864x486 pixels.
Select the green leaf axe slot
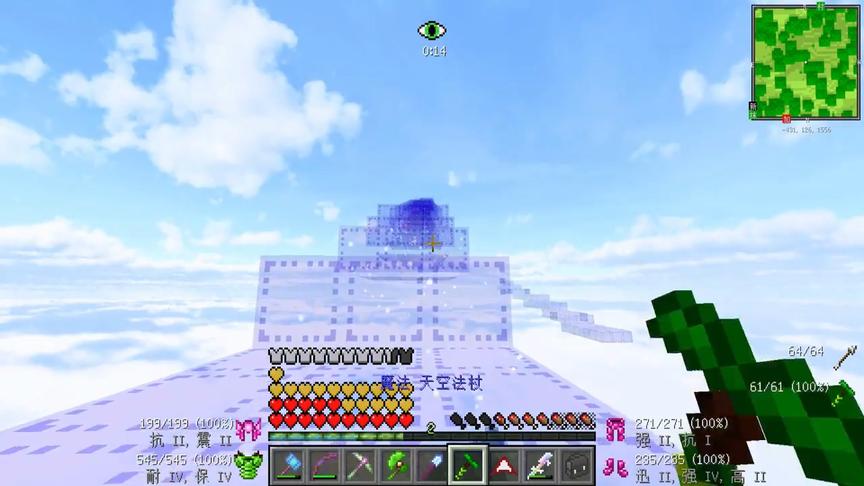point(396,466)
